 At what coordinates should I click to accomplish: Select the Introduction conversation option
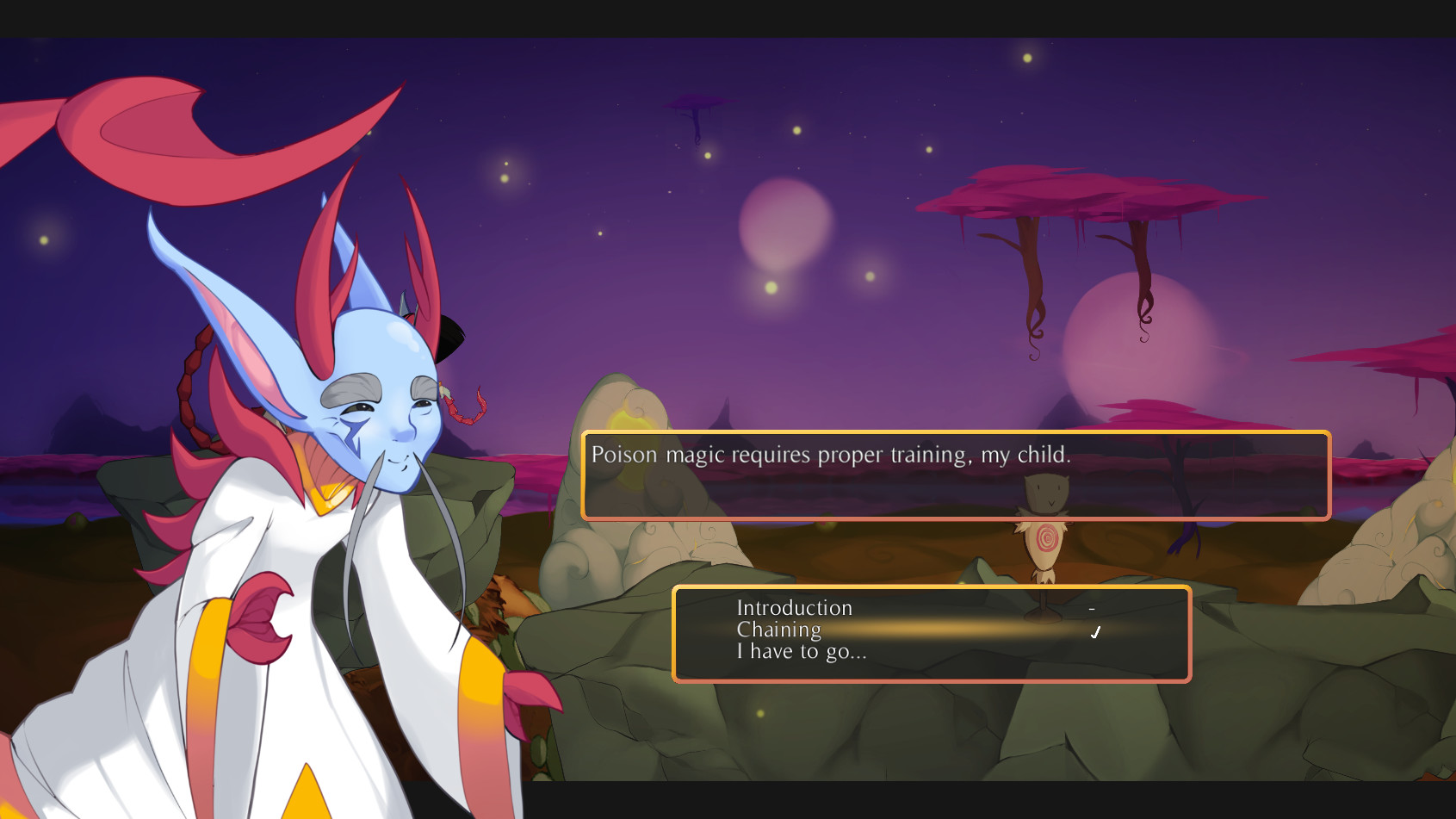pyautogui.click(x=793, y=608)
